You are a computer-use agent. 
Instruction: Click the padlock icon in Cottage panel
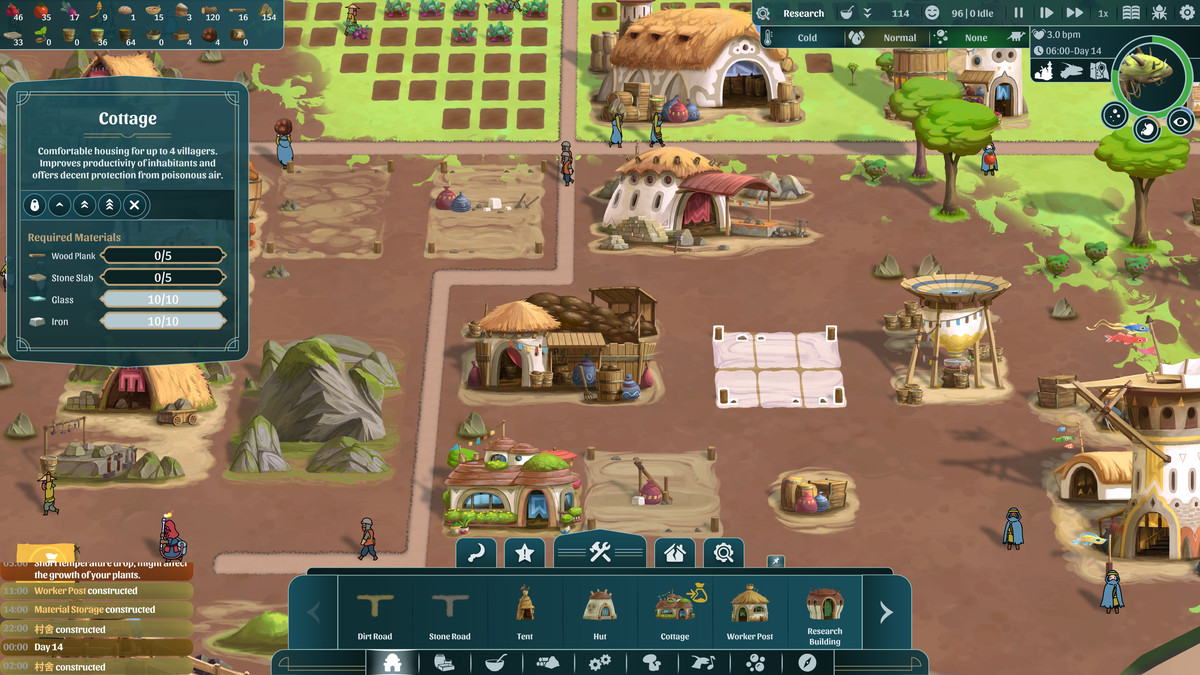(35, 206)
